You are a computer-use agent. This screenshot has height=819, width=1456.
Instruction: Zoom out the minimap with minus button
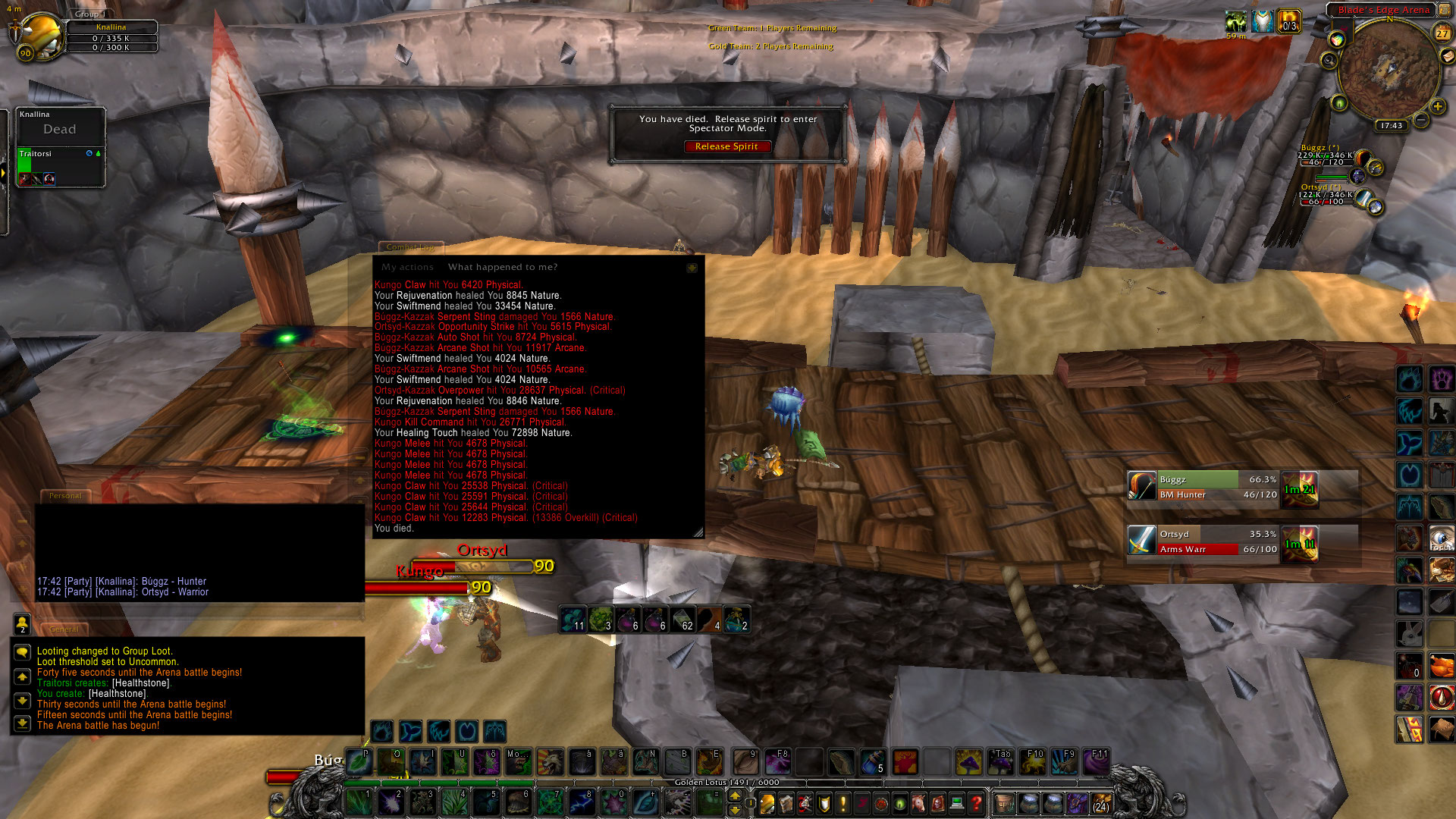pos(1421,120)
